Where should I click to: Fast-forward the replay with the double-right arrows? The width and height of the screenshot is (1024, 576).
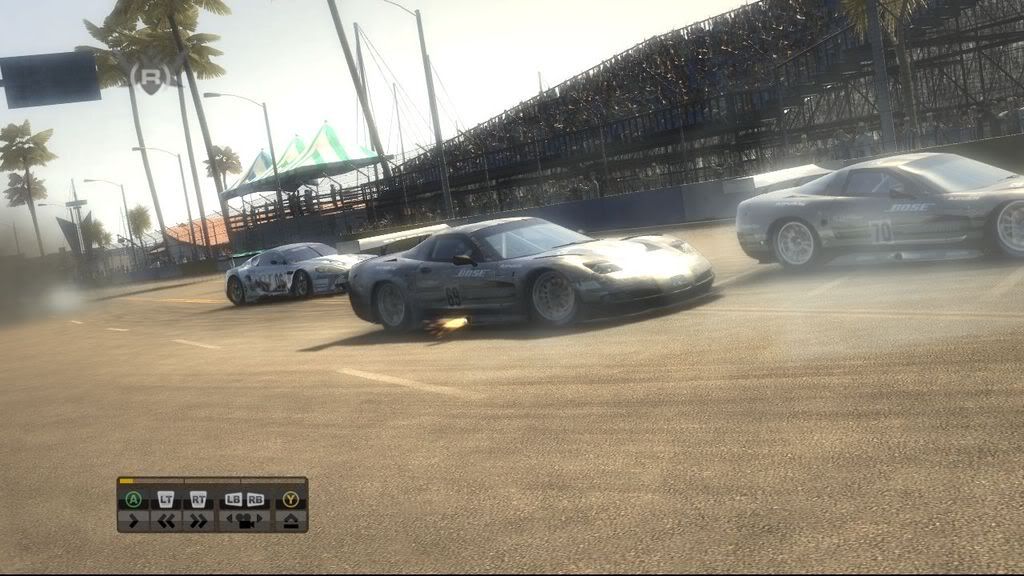click(198, 520)
